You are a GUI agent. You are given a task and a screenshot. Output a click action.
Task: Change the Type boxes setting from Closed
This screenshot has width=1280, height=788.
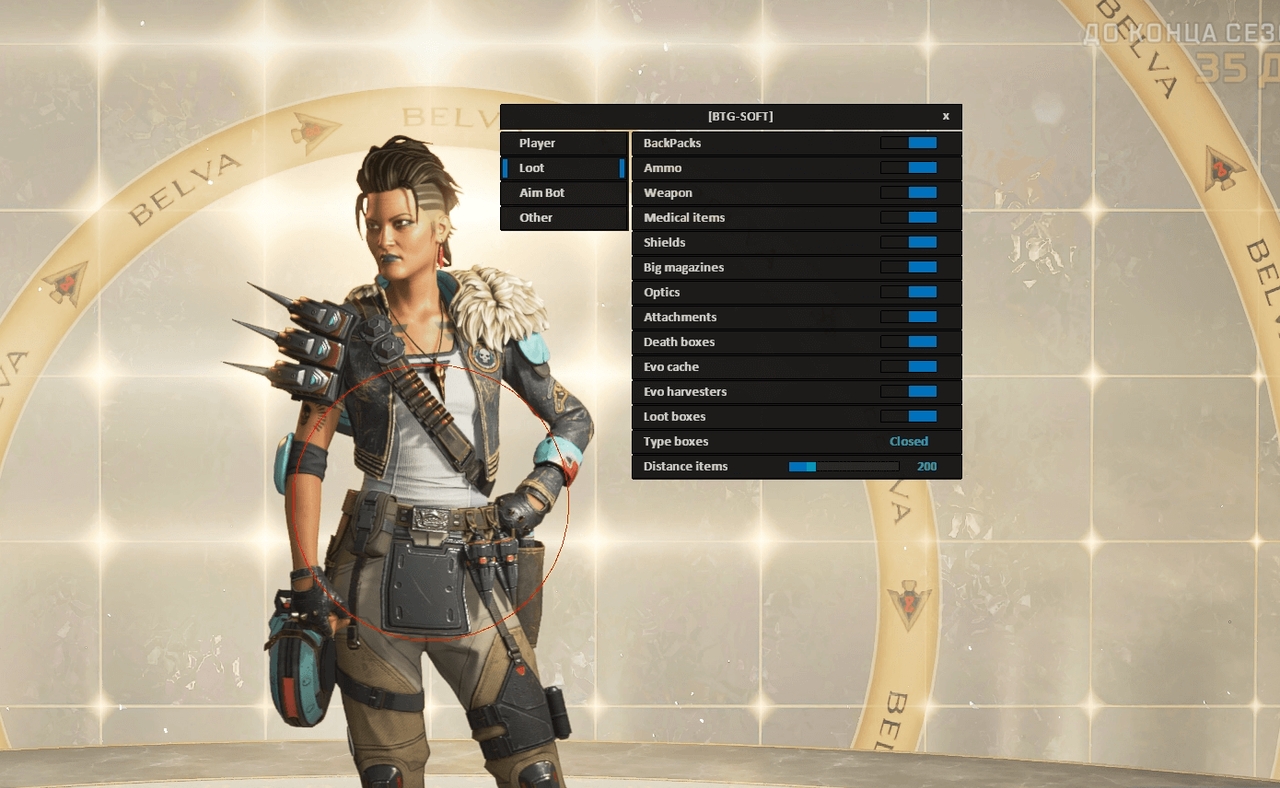[x=908, y=441]
